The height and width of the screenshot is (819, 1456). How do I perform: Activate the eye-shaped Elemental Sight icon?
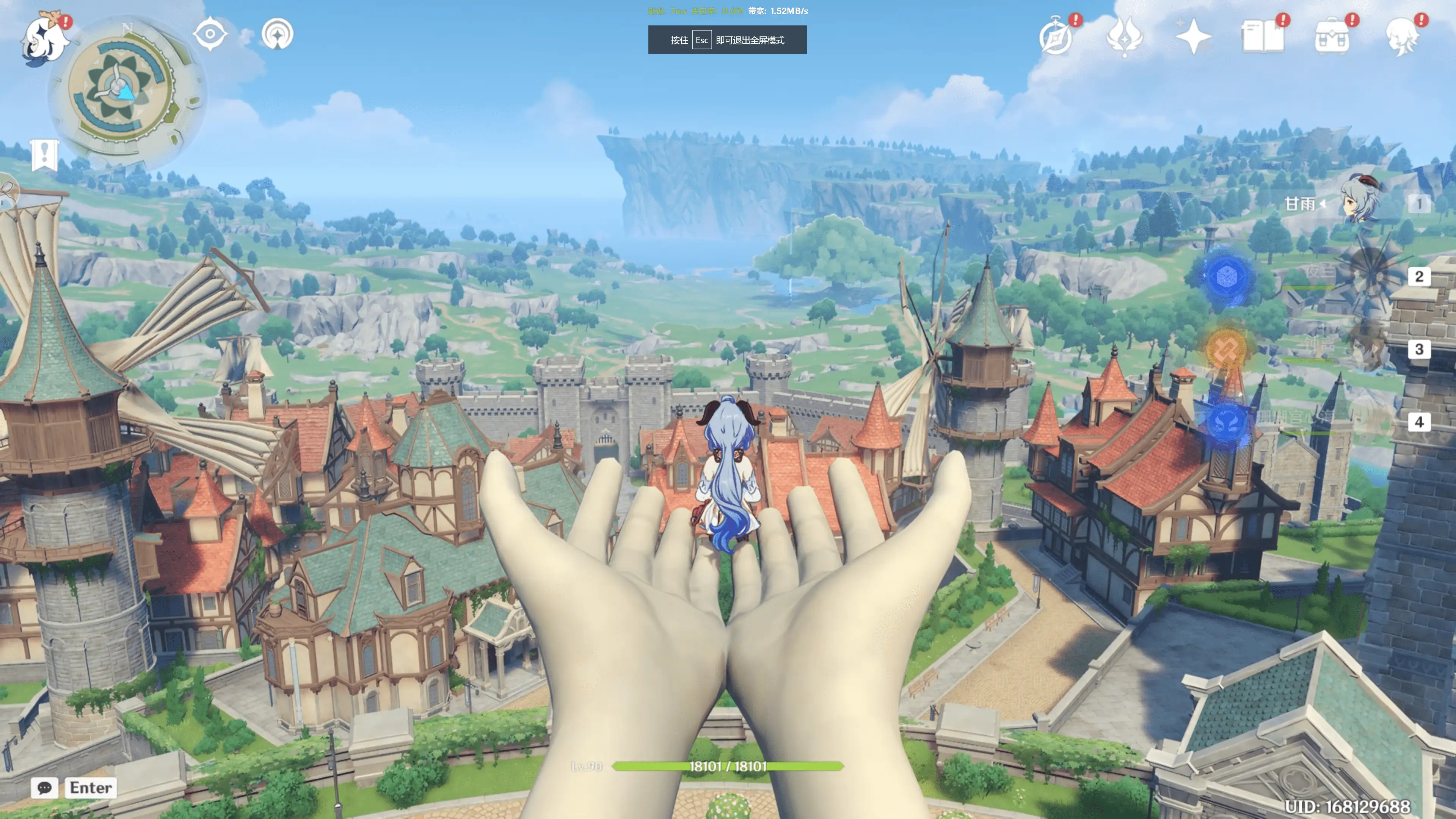coord(210,34)
